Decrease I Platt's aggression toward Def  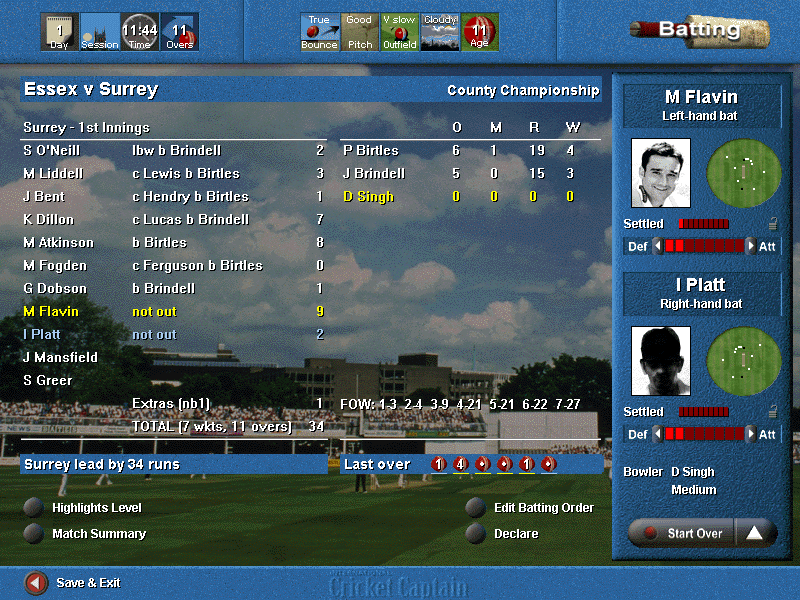click(x=657, y=434)
